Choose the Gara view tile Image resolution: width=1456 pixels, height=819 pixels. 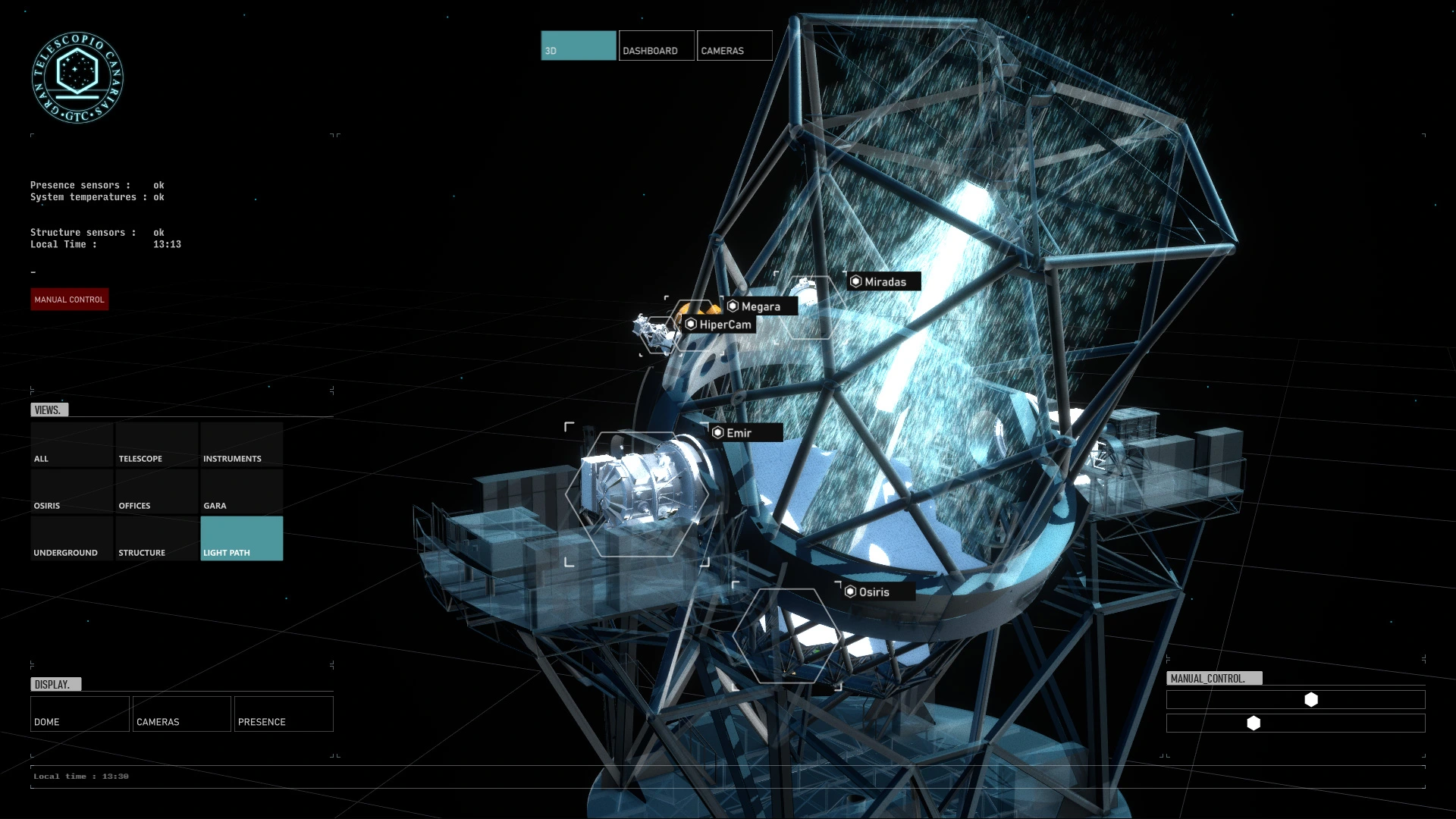click(x=241, y=492)
